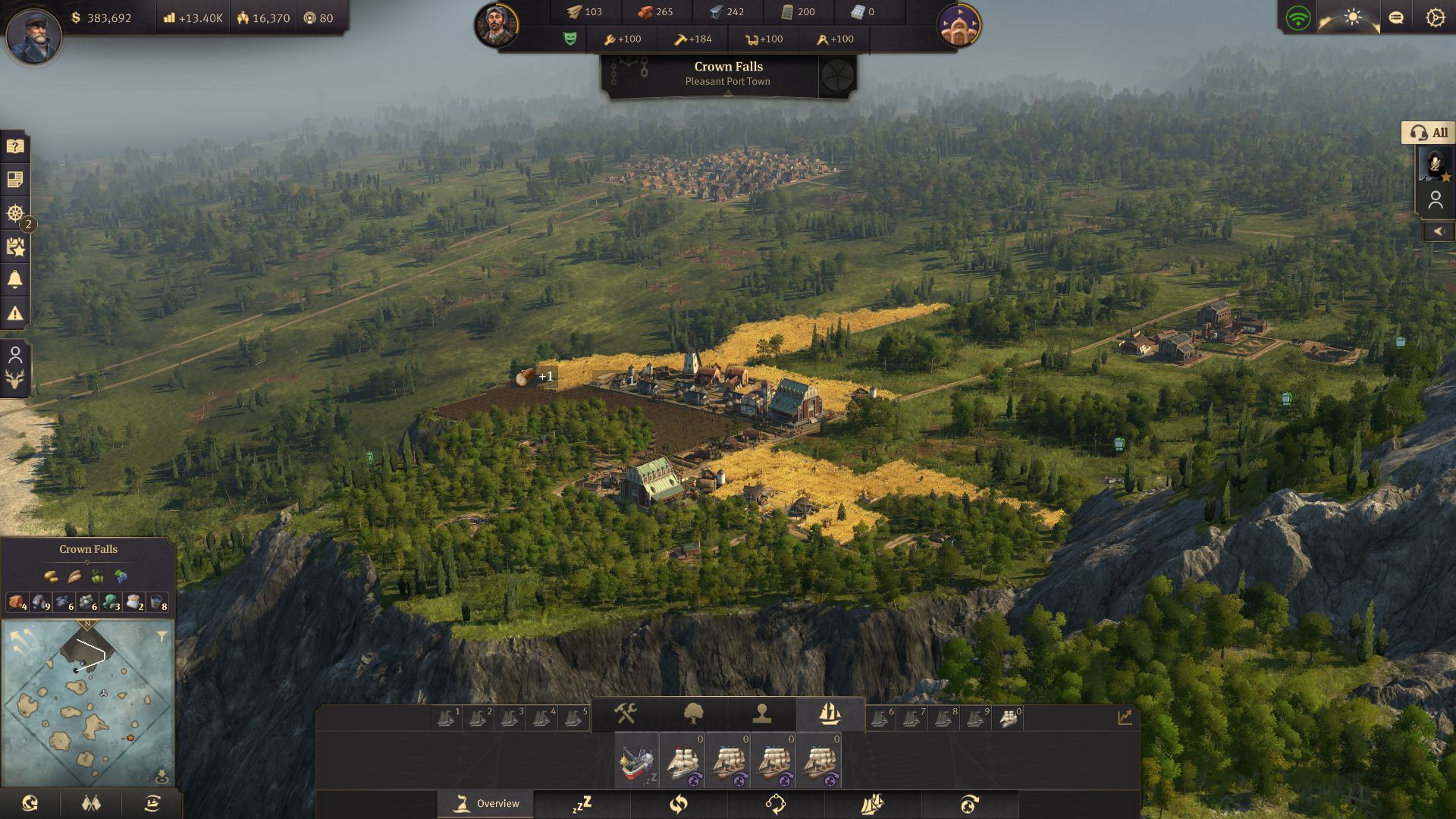Open the in-game help book
This screenshot has width=1456, height=819.
14,146
